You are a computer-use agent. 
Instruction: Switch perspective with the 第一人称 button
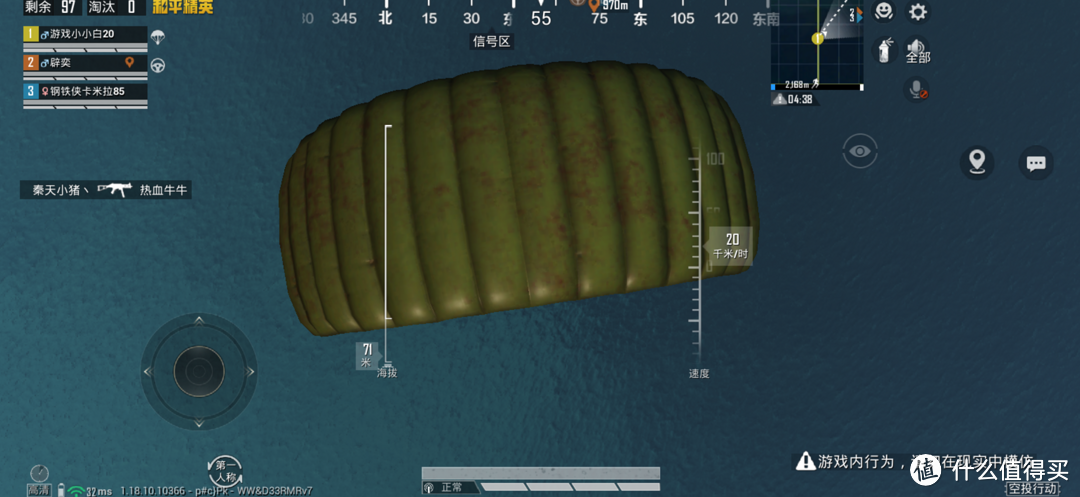[225, 470]
